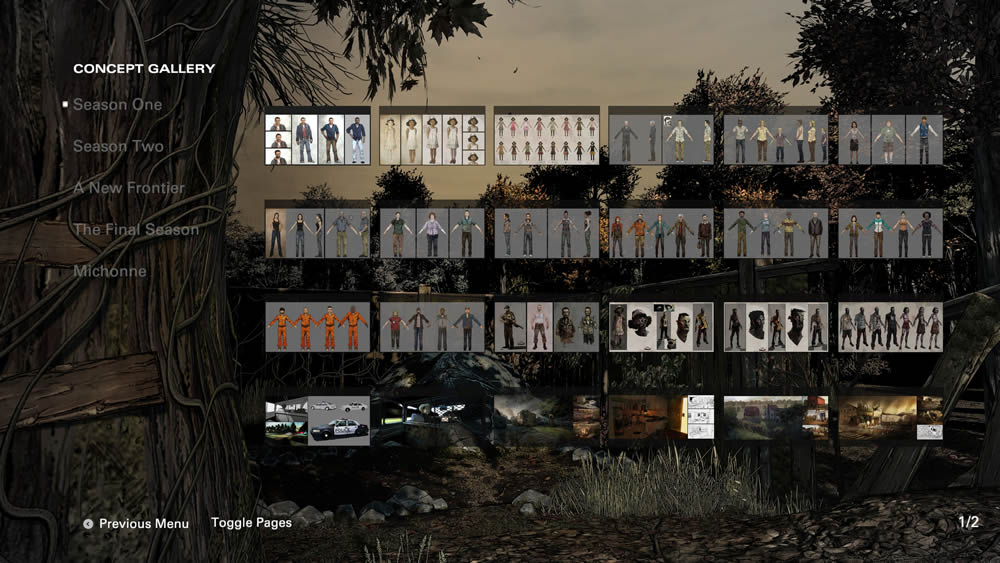Image resolution: width=1000 pixels, height=563 pixels.
Task: Select the orange prison jumpsuit models thumbnail
Action: (x=317, y=327)
